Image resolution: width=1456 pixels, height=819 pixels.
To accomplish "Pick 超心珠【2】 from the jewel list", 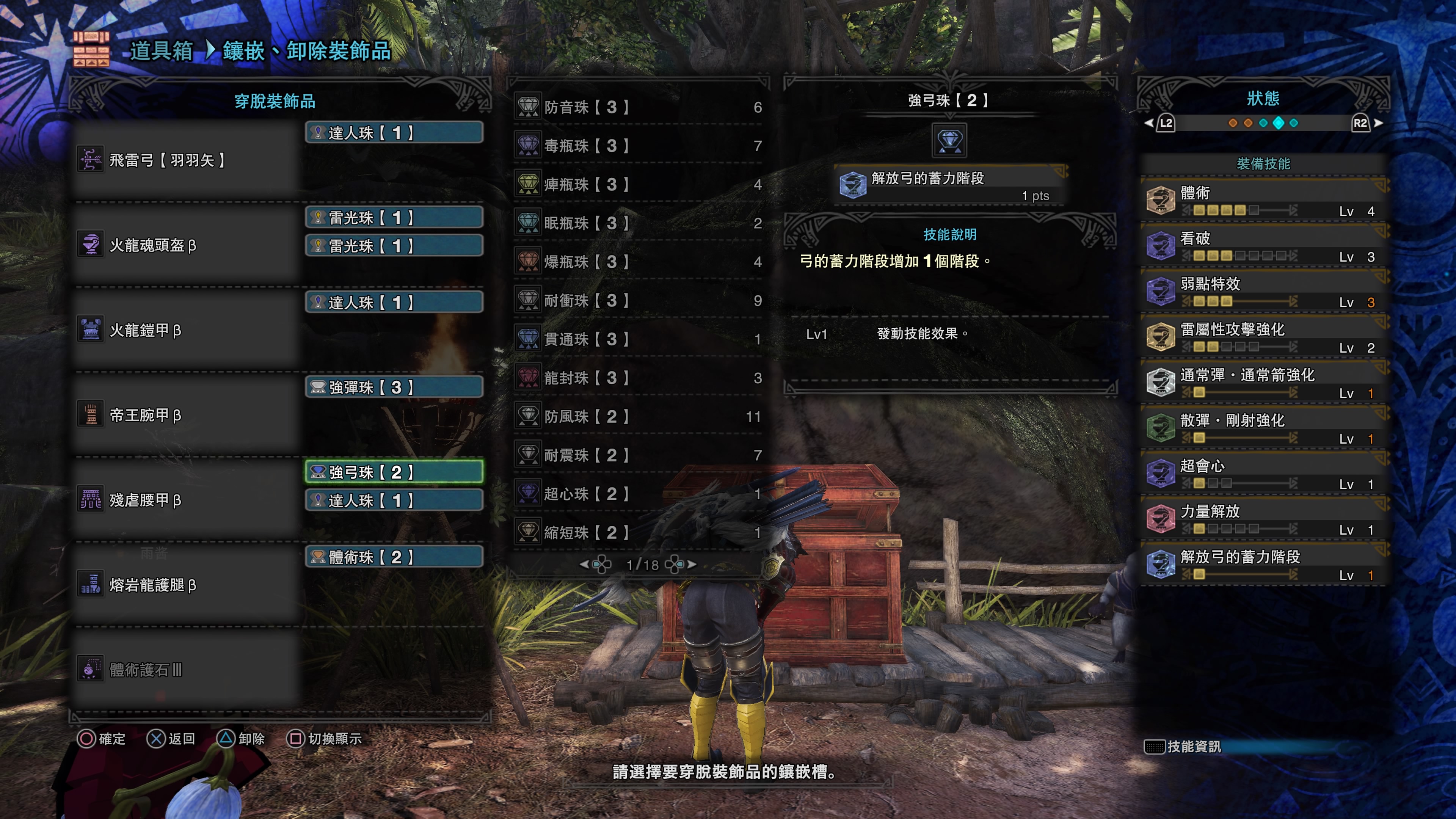I will click(639, 493).
